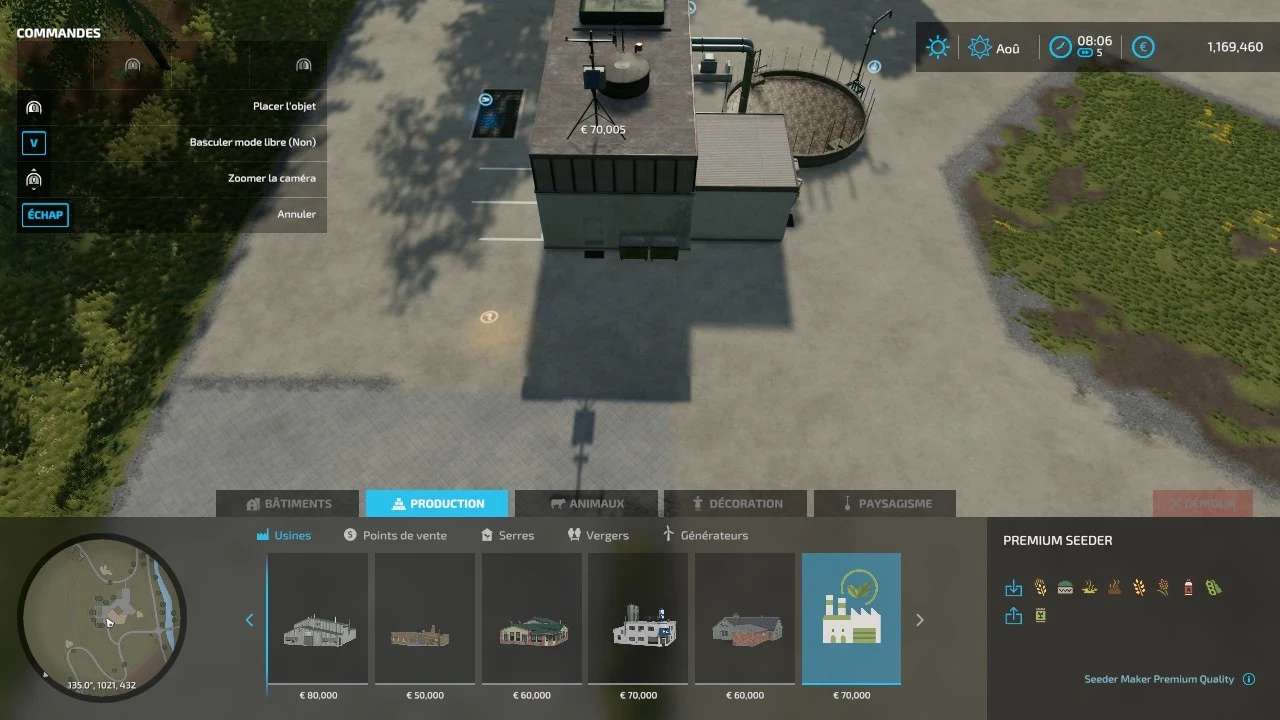Select the Serres subcategory

click(507, 535)
